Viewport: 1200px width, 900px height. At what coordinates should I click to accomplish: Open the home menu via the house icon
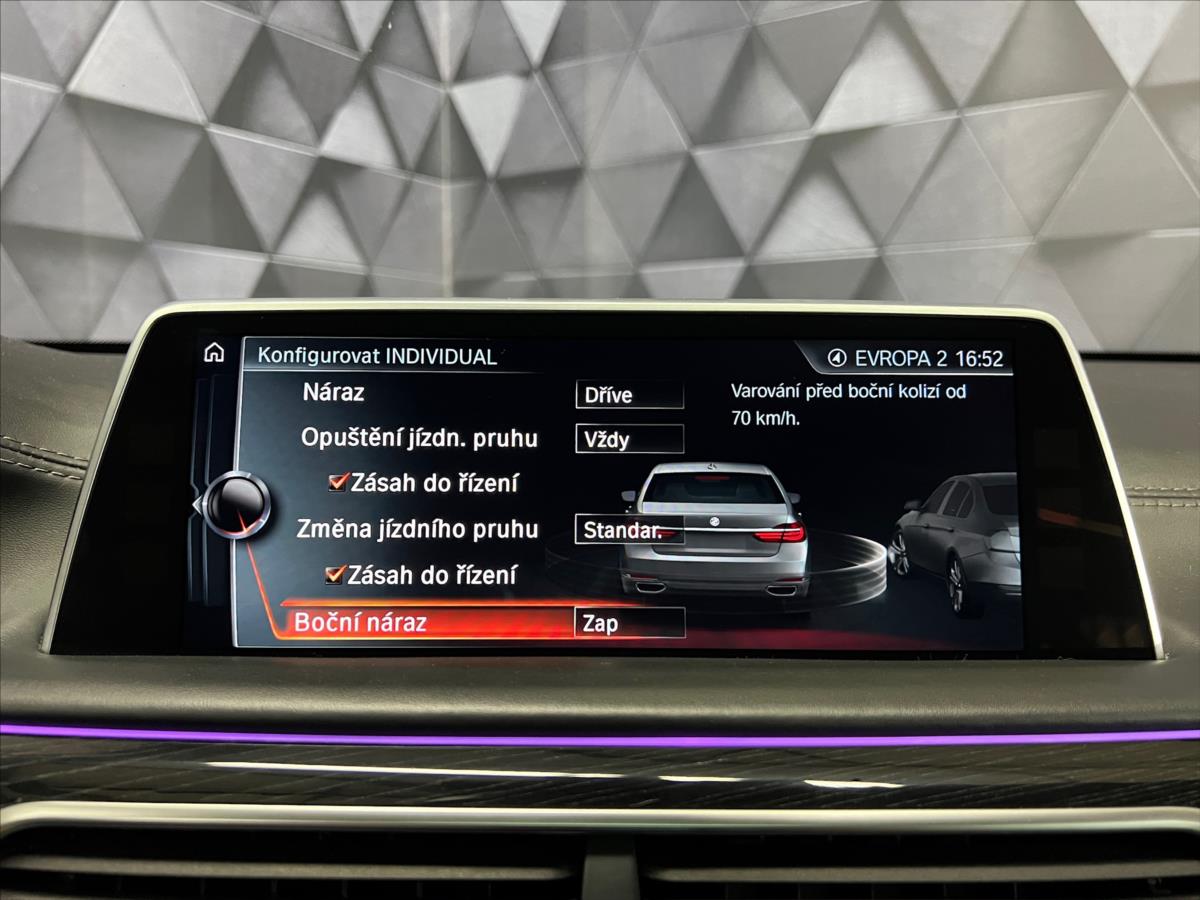click(x=214, y=353)
